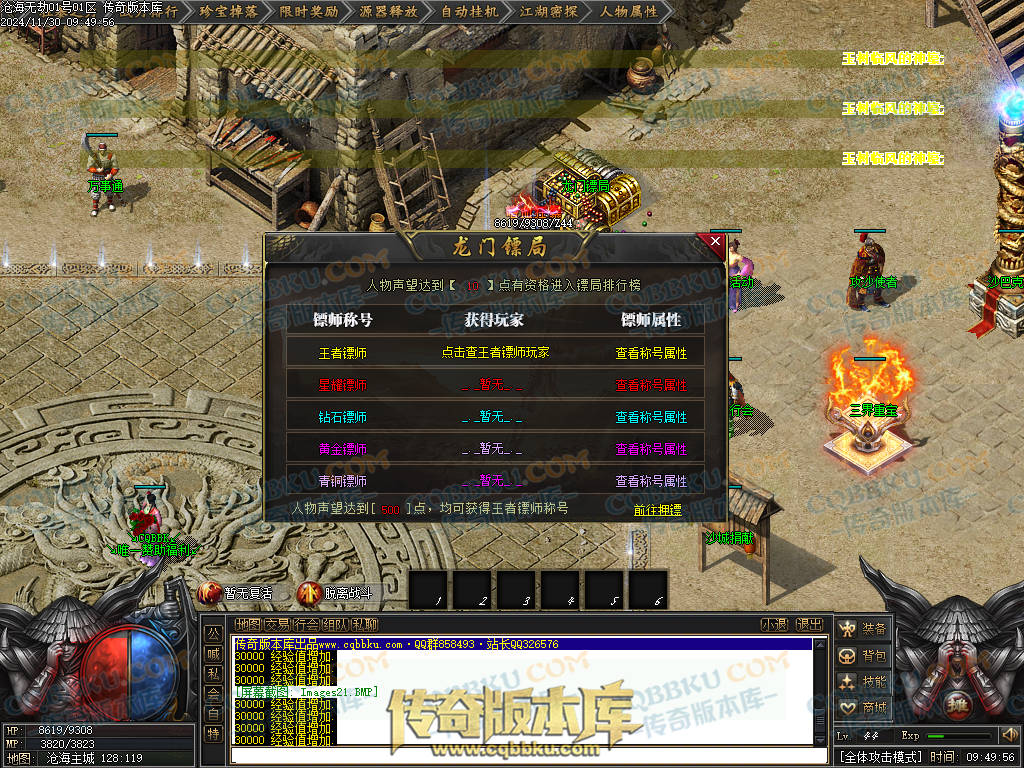Open the 商城 shop

point(863,708)
